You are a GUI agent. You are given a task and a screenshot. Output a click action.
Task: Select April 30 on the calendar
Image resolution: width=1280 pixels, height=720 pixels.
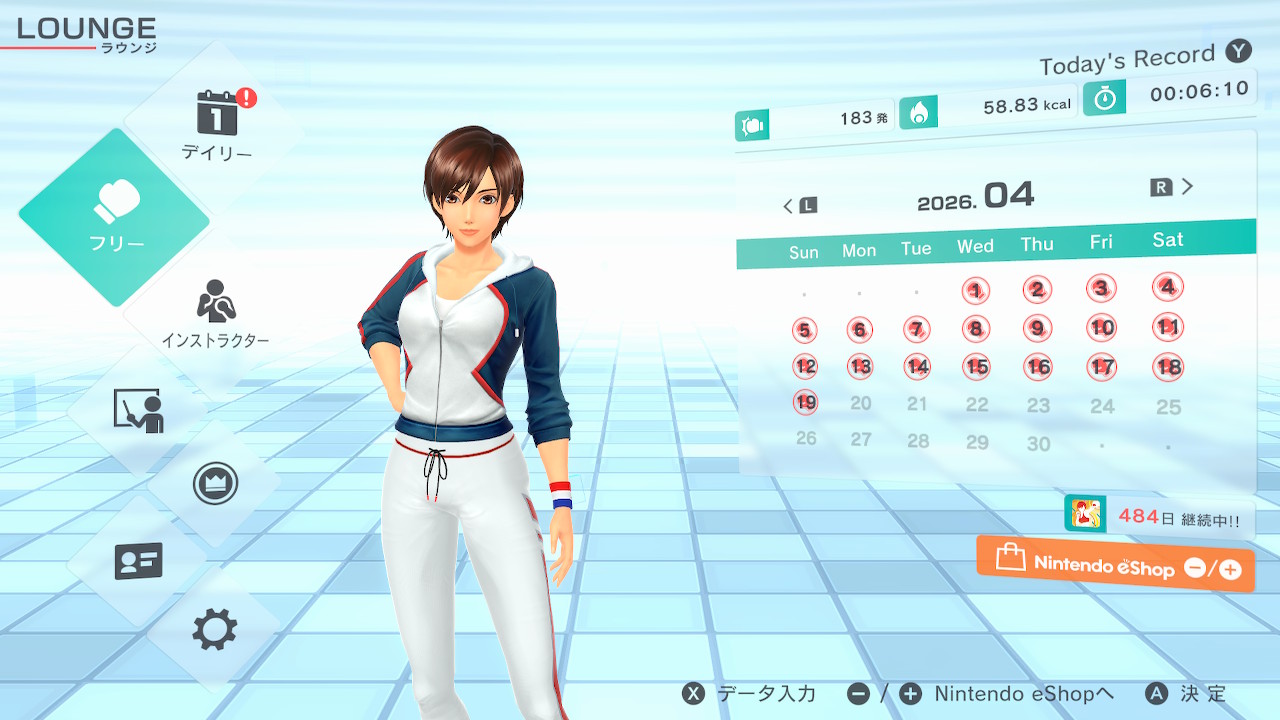click(1038, 443)
